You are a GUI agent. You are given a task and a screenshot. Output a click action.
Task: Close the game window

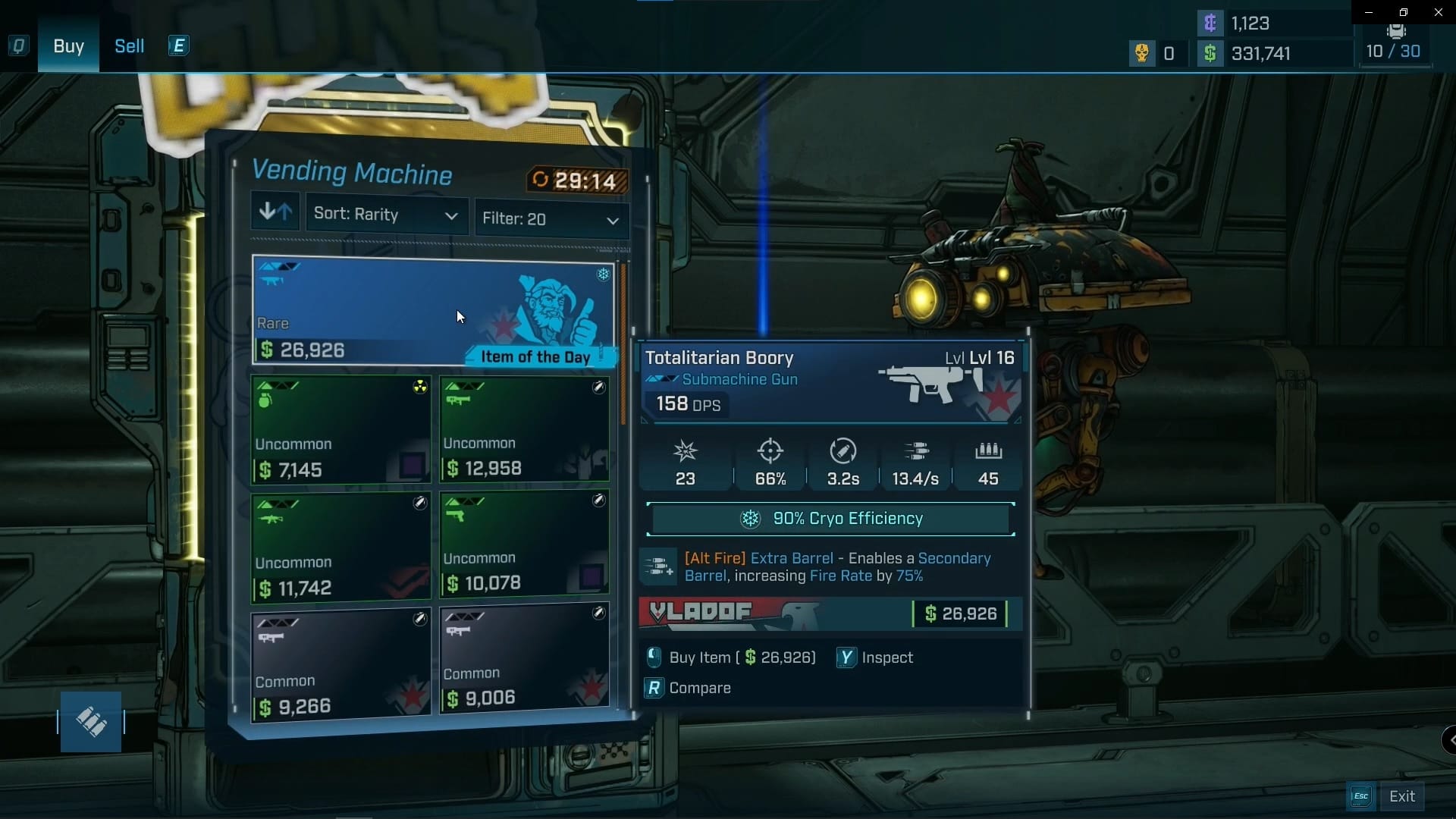pos(1438,12)
